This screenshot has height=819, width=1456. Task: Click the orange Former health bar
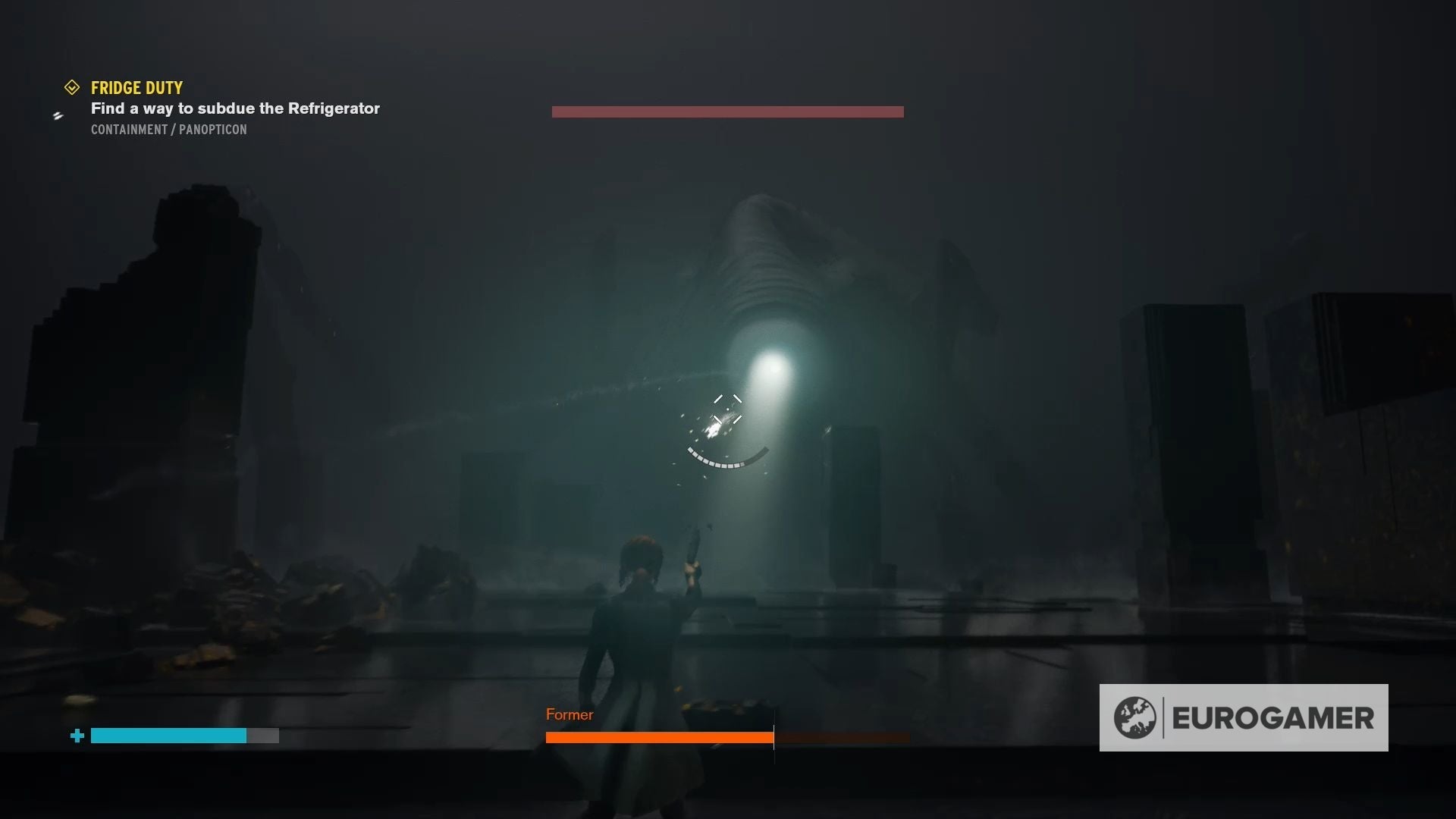coord(658,737)
